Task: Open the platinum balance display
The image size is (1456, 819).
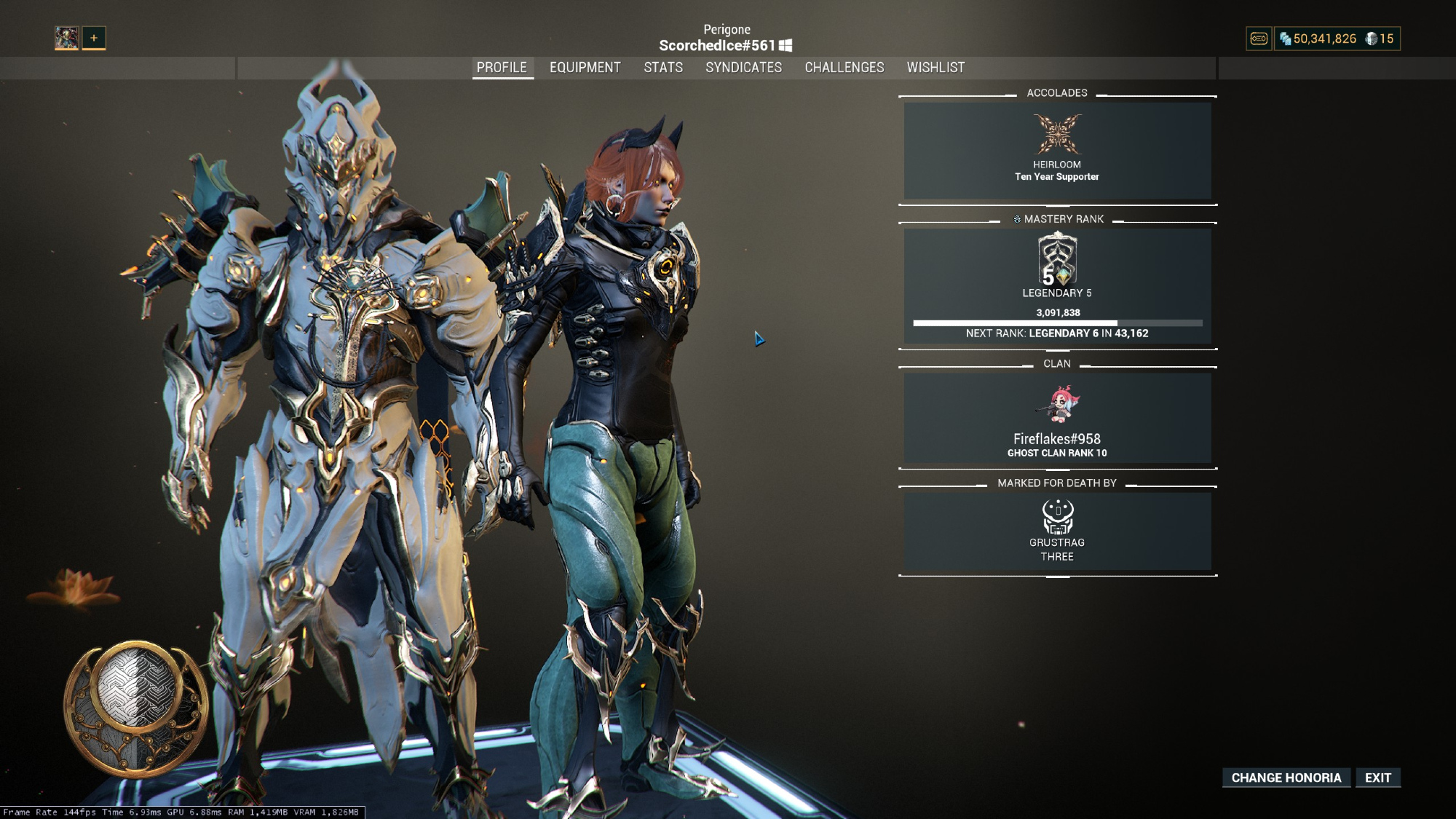Action: coord(1380,39)
